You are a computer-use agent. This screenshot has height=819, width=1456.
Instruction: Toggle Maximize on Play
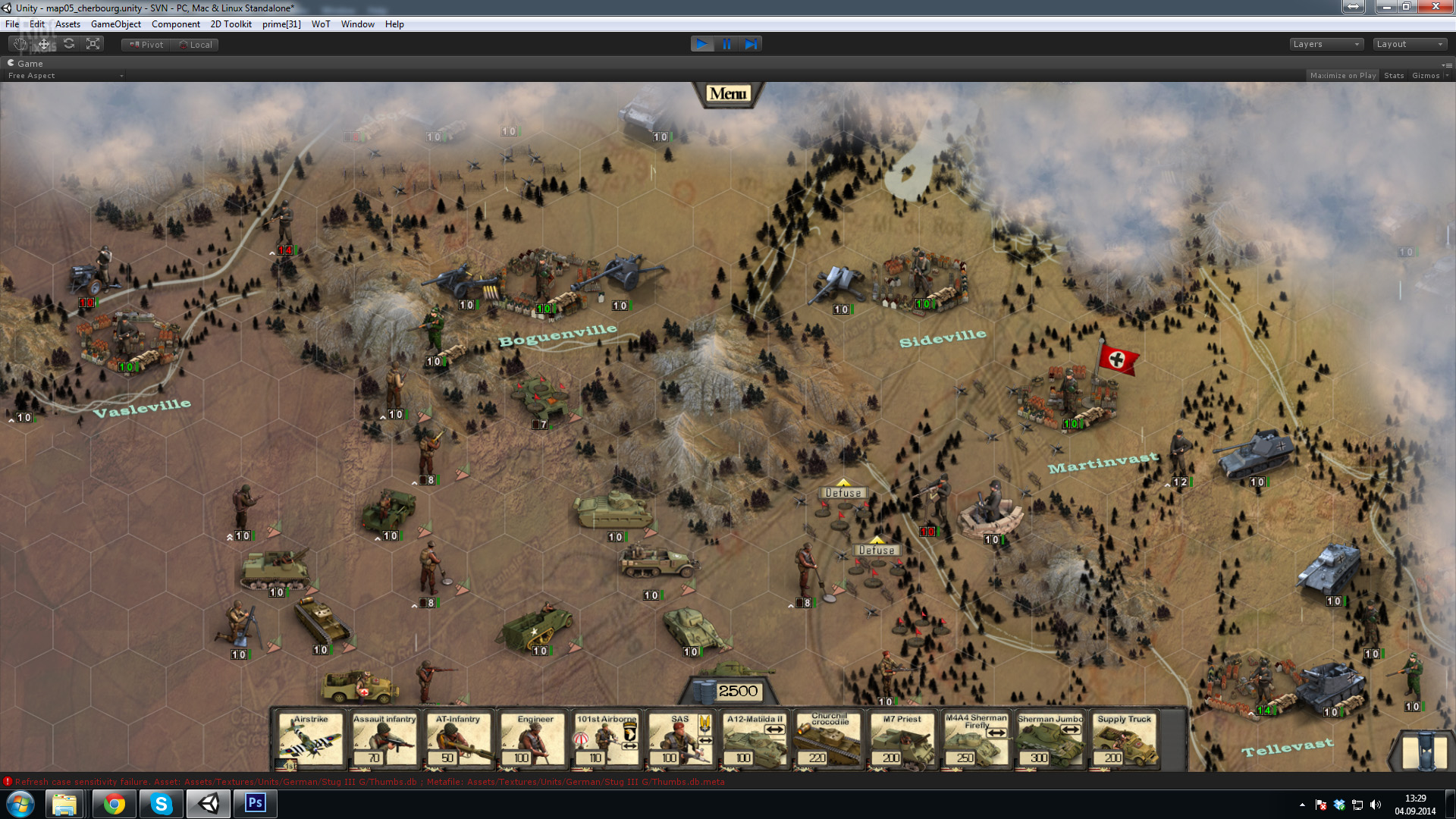1342,76
